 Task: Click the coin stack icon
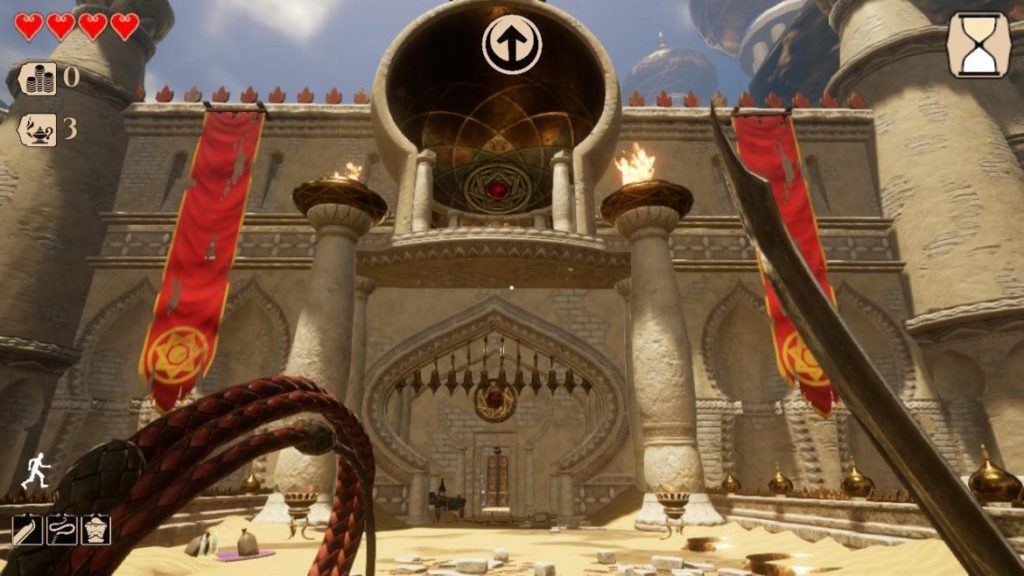pos(39,78)
